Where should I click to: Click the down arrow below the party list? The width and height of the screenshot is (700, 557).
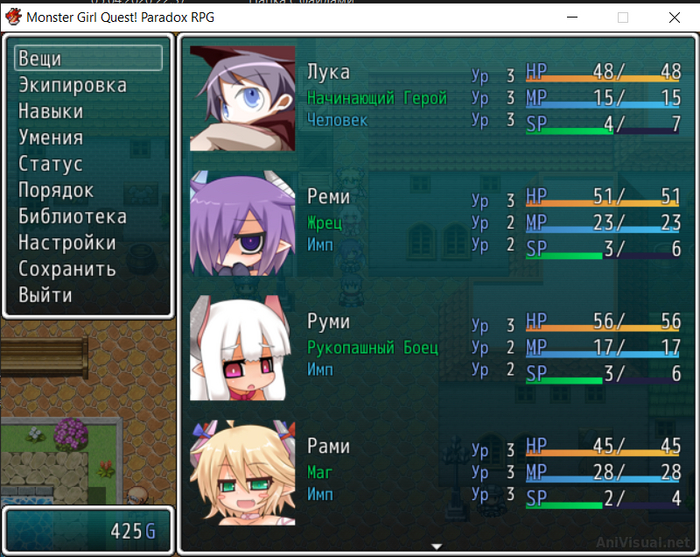coord(436,546)
